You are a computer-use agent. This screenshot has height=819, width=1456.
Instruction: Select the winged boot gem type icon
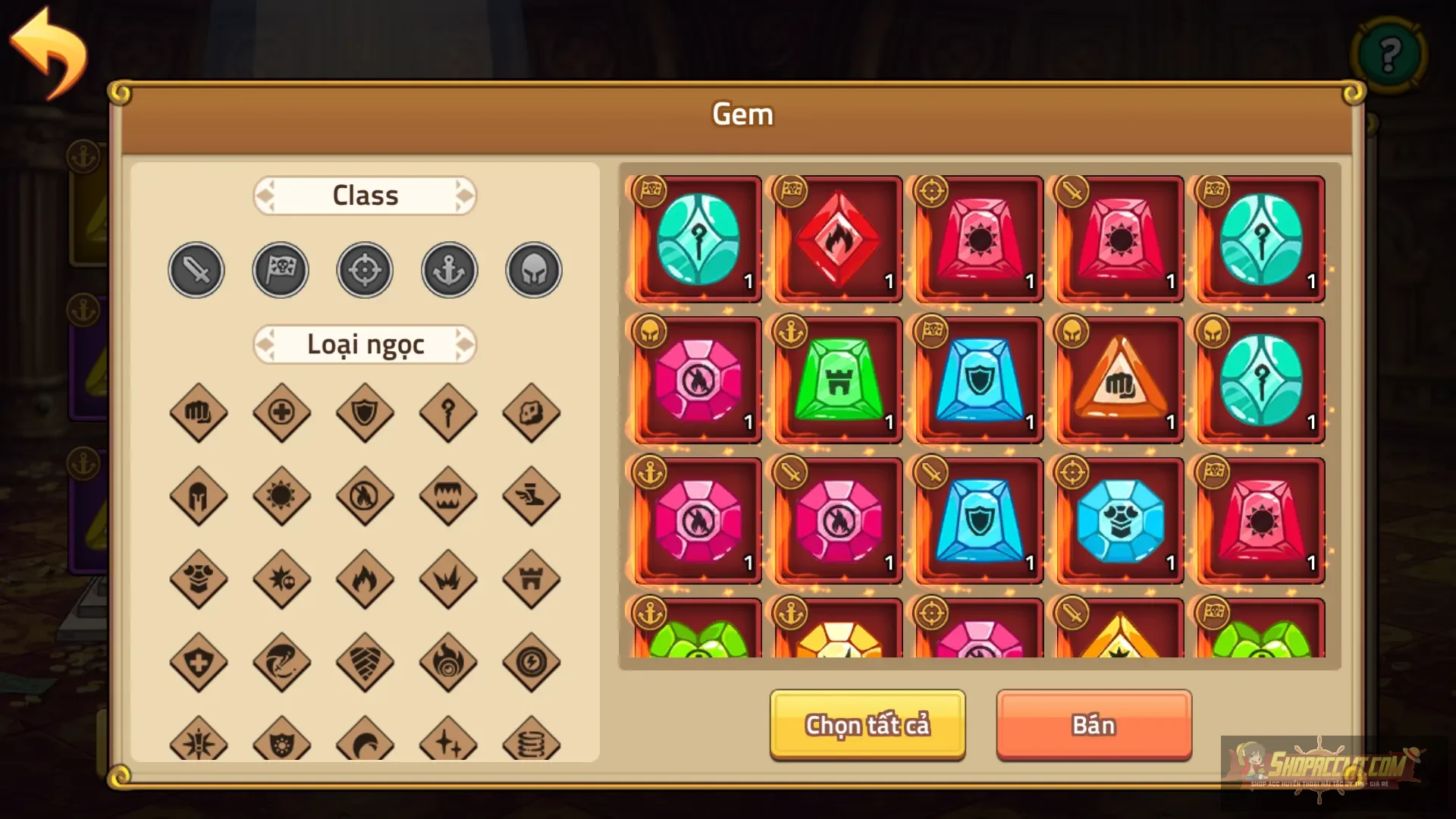coord(532,497)
